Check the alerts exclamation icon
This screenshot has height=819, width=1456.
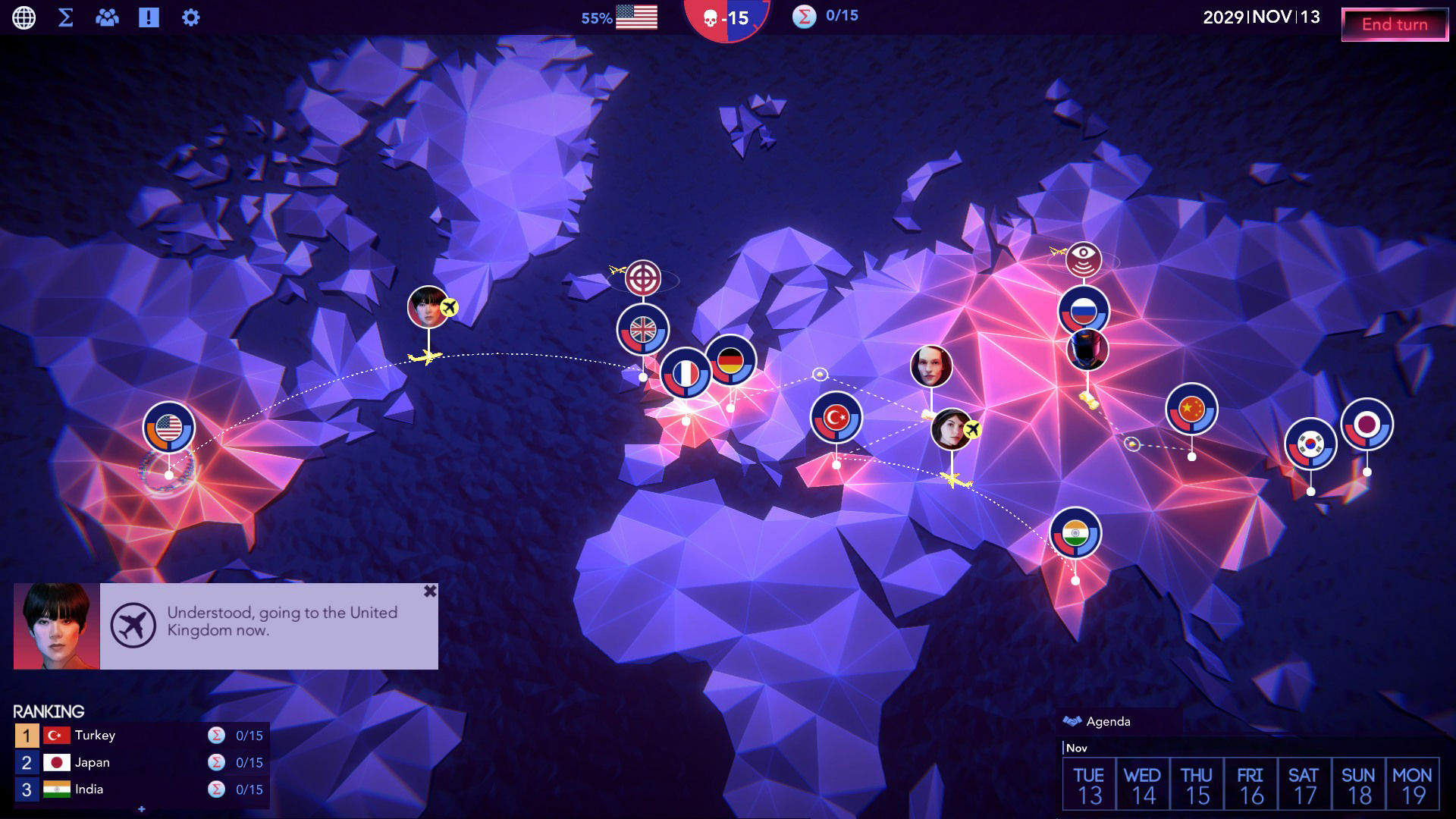[149, 17]
